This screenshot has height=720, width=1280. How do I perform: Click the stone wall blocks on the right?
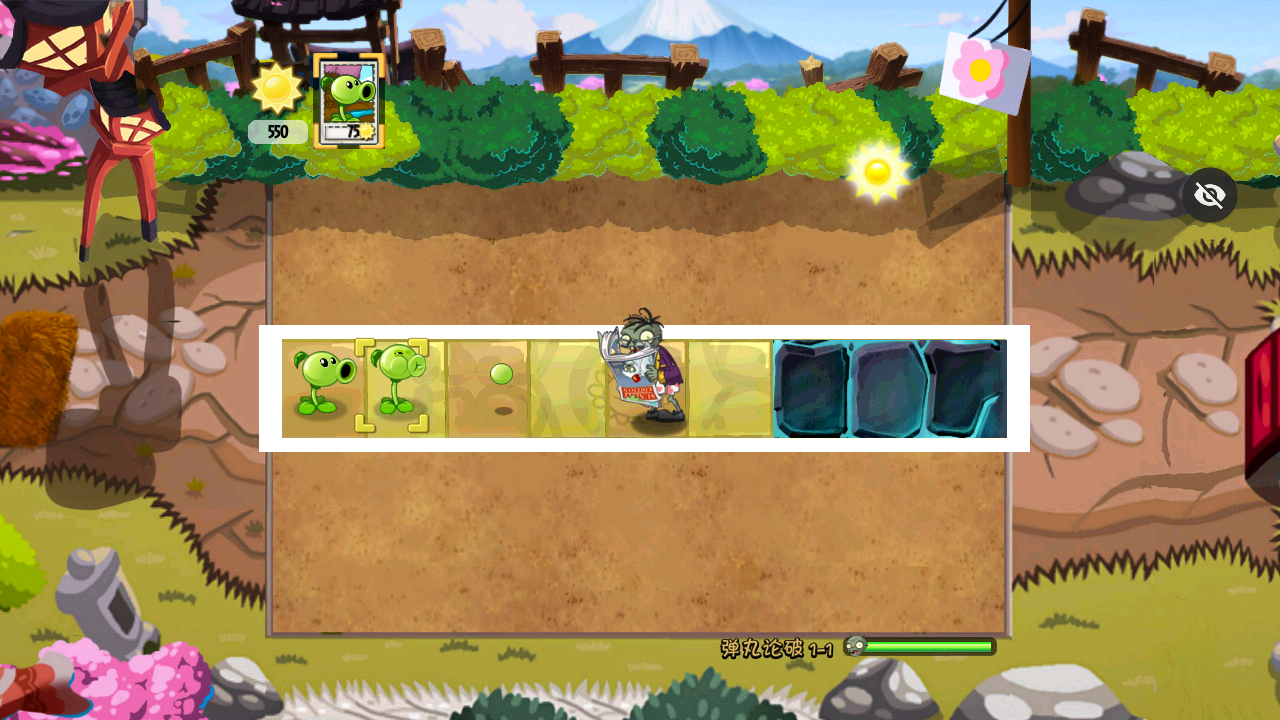[x=890, y=388]
